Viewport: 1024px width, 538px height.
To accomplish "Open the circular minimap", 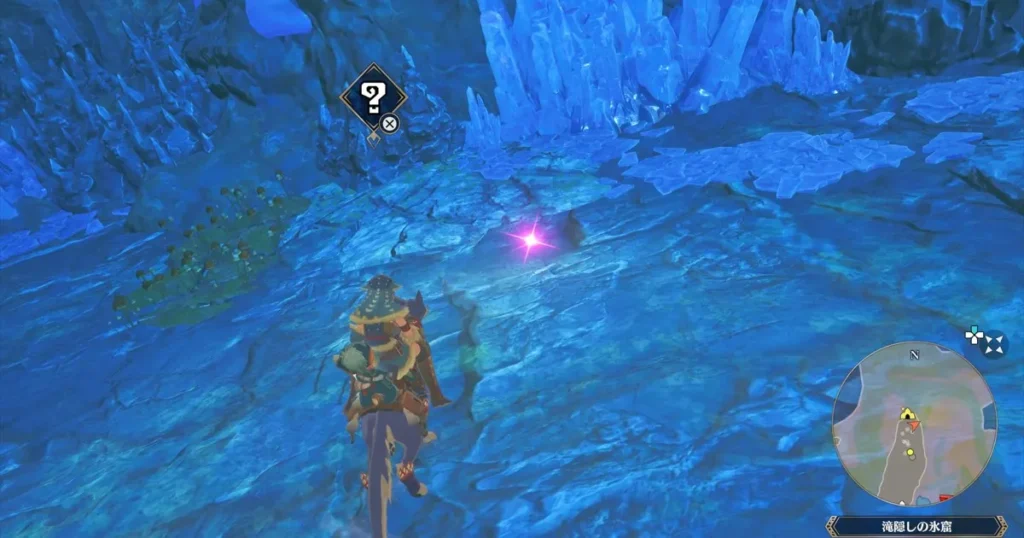I will coord(914,424).
